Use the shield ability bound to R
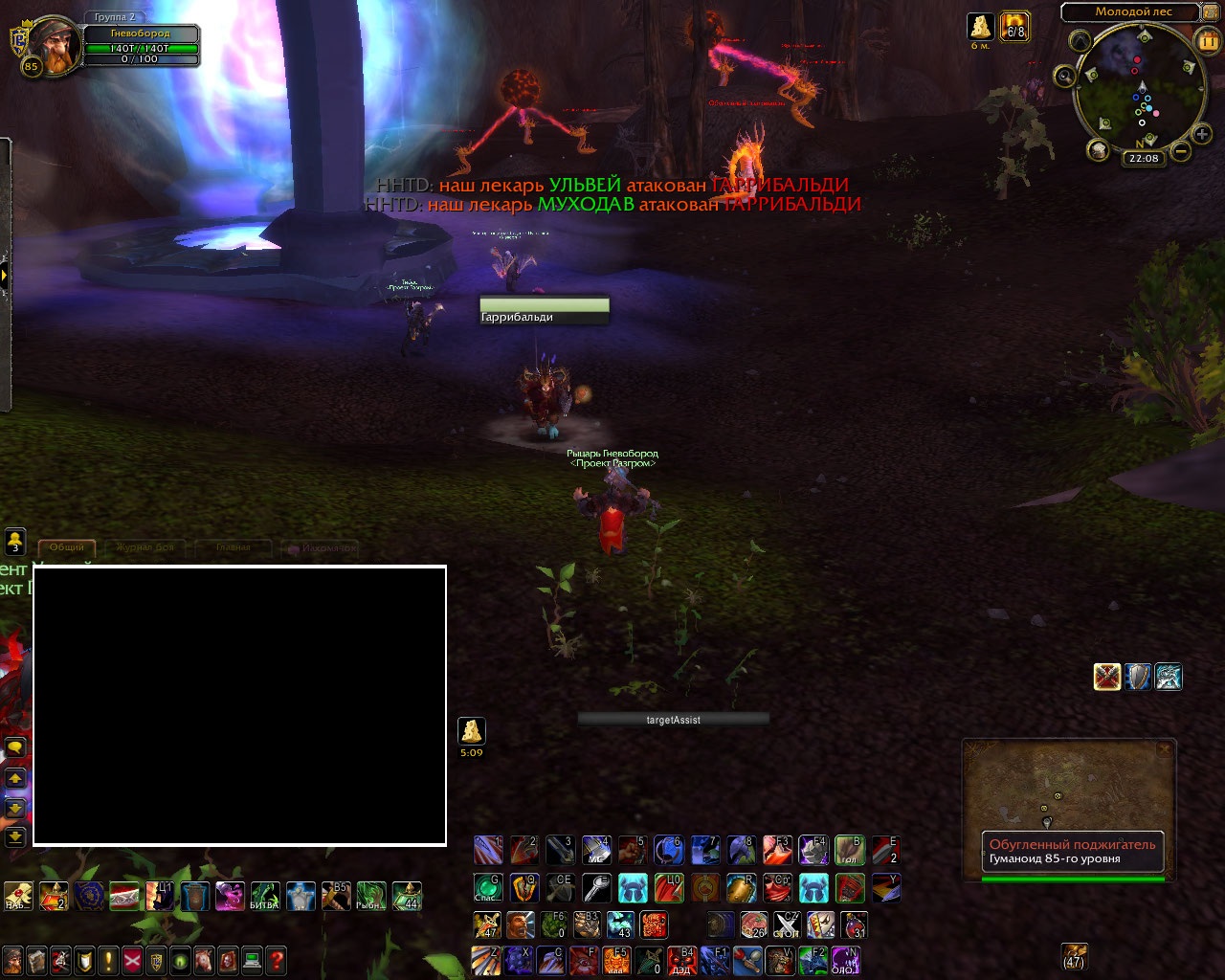The image size is (1225, 980). (x=741, y=888)
